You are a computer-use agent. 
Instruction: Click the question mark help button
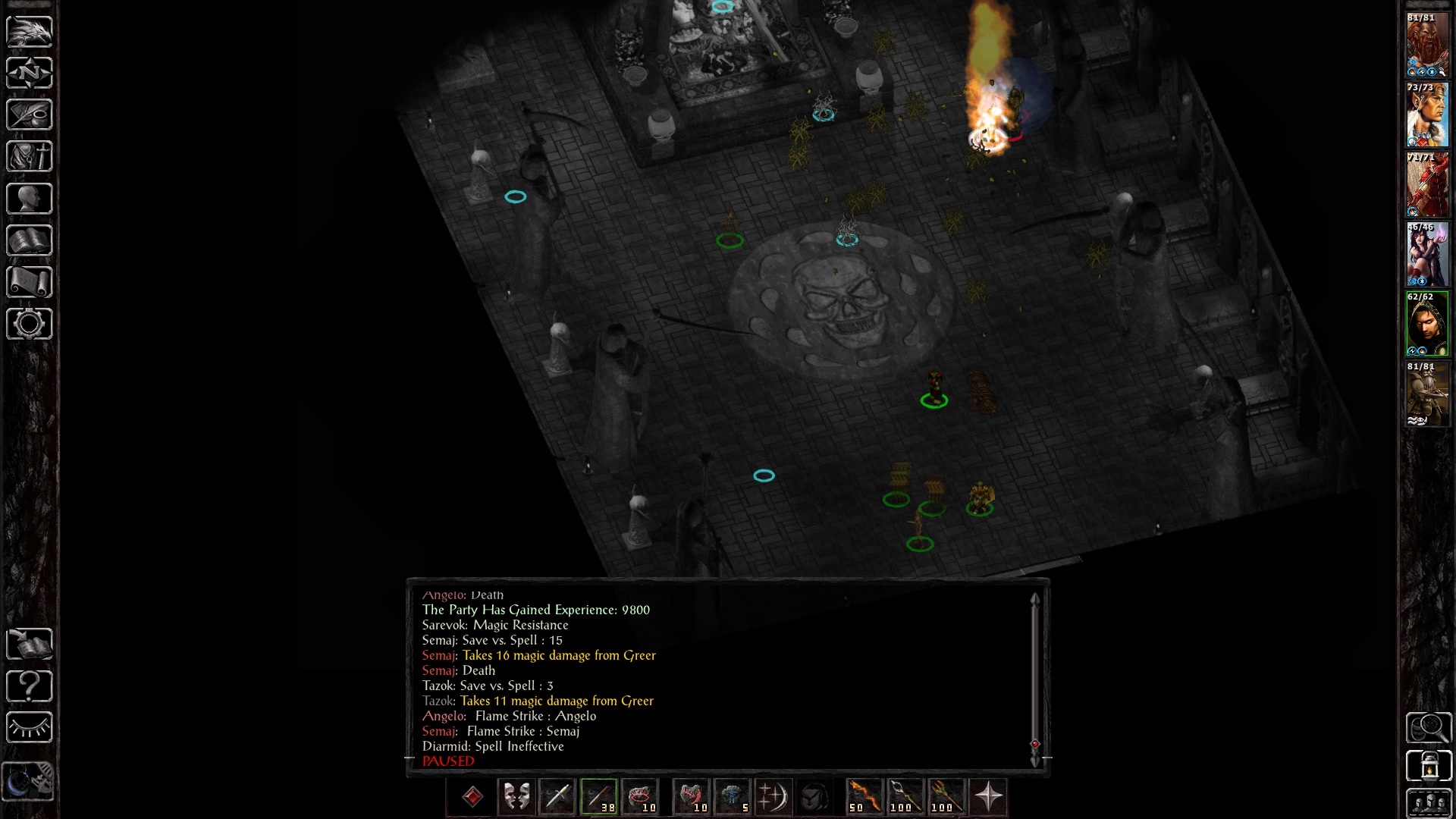[x=30, y=686]
